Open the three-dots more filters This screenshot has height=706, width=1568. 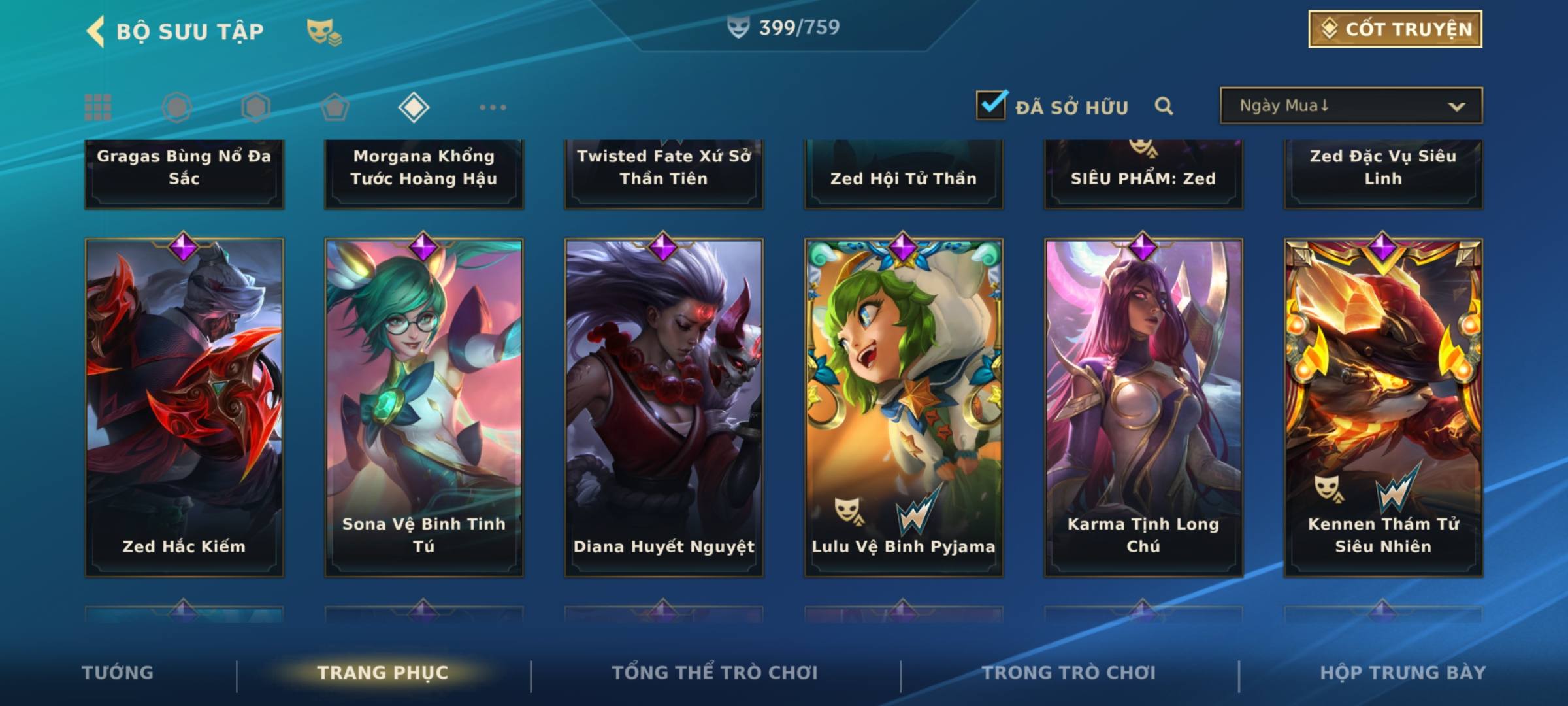(493, 107)
